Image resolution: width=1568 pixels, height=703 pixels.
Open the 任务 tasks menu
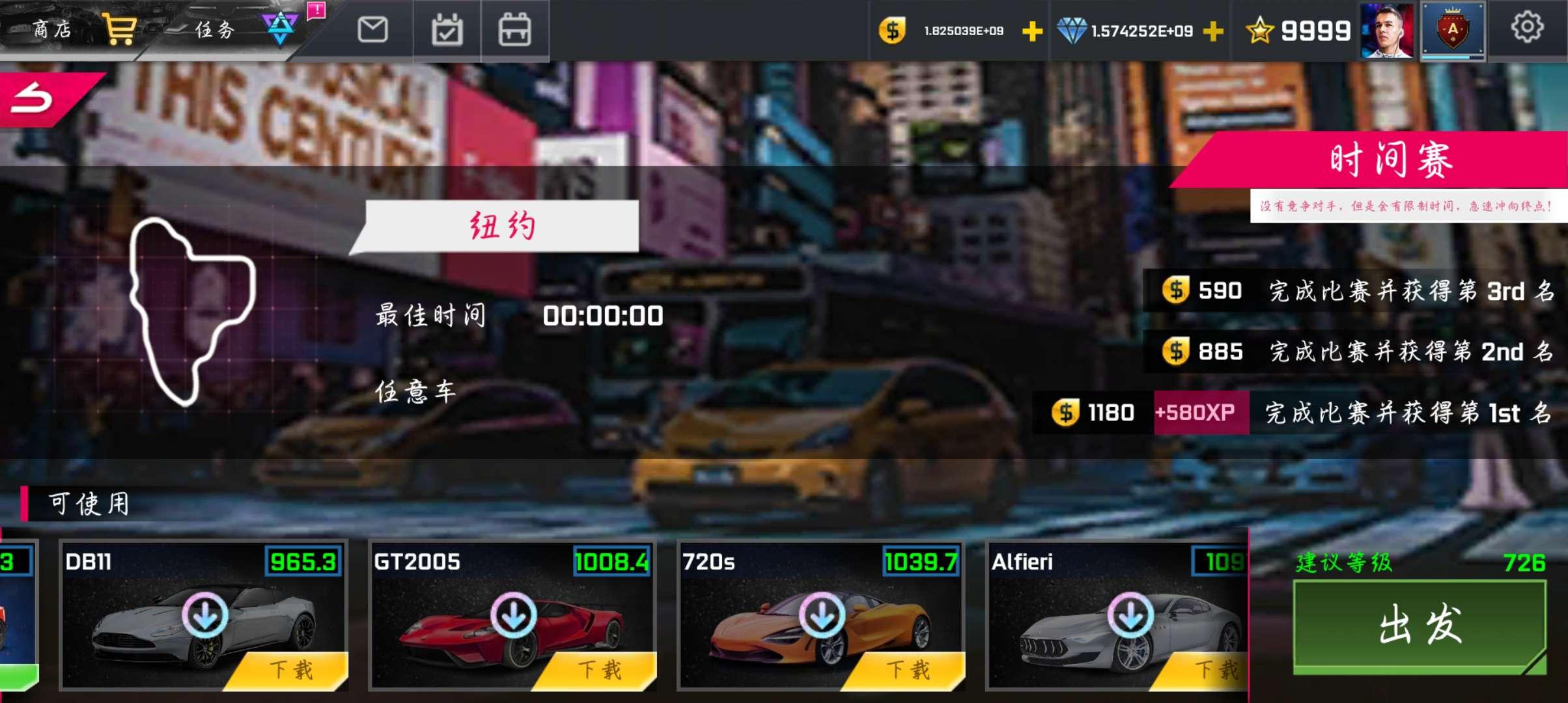pos(215,29)
